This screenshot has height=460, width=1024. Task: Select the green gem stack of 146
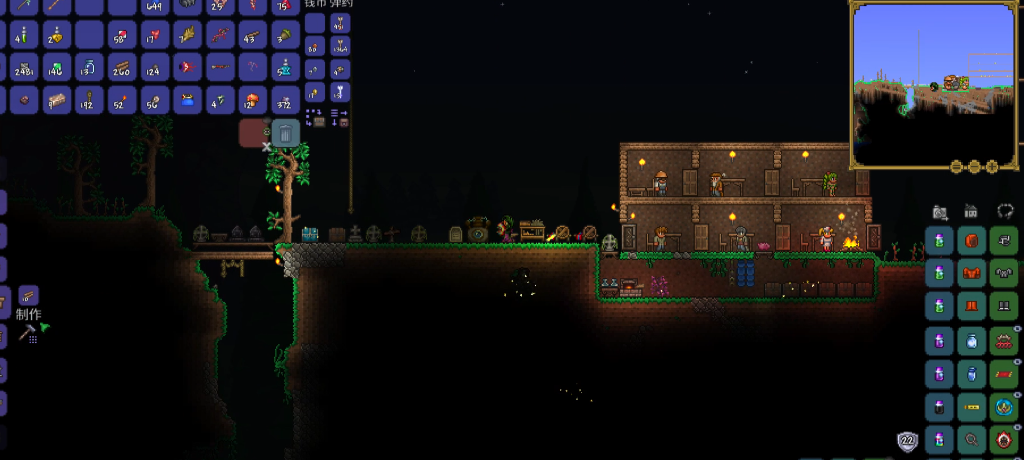point(56,69)
